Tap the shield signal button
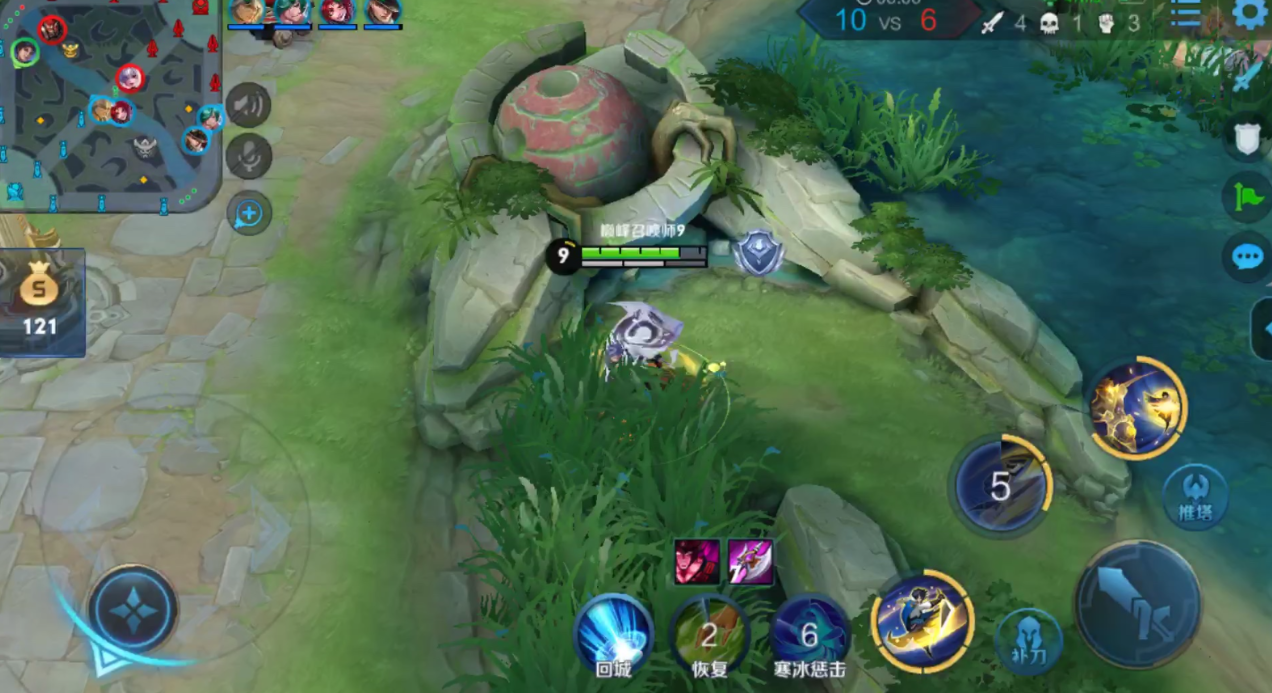The image size is (1272, 693). coord(1247,139)
